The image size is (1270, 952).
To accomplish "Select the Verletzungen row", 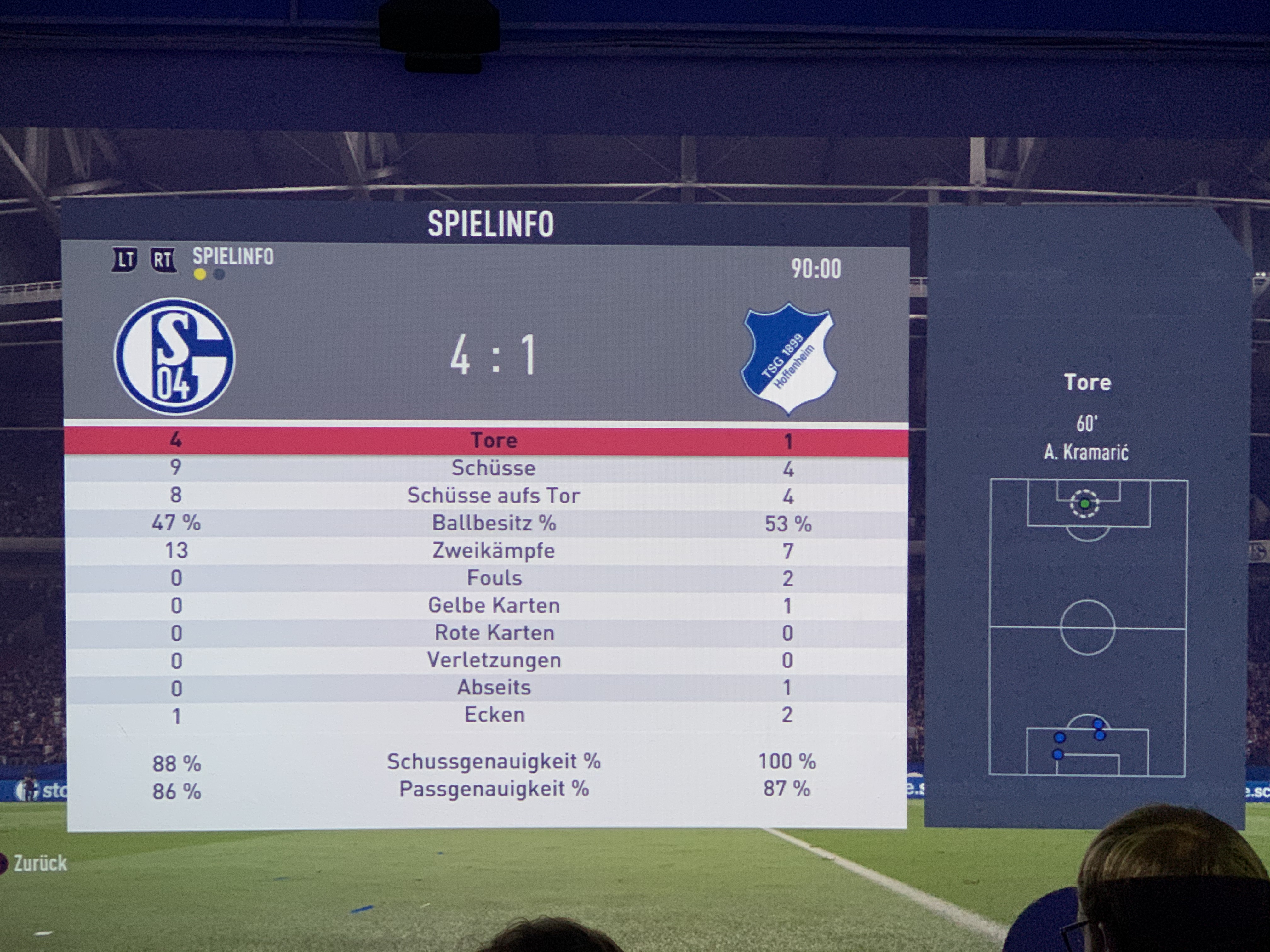I will (x=493, y=660).
